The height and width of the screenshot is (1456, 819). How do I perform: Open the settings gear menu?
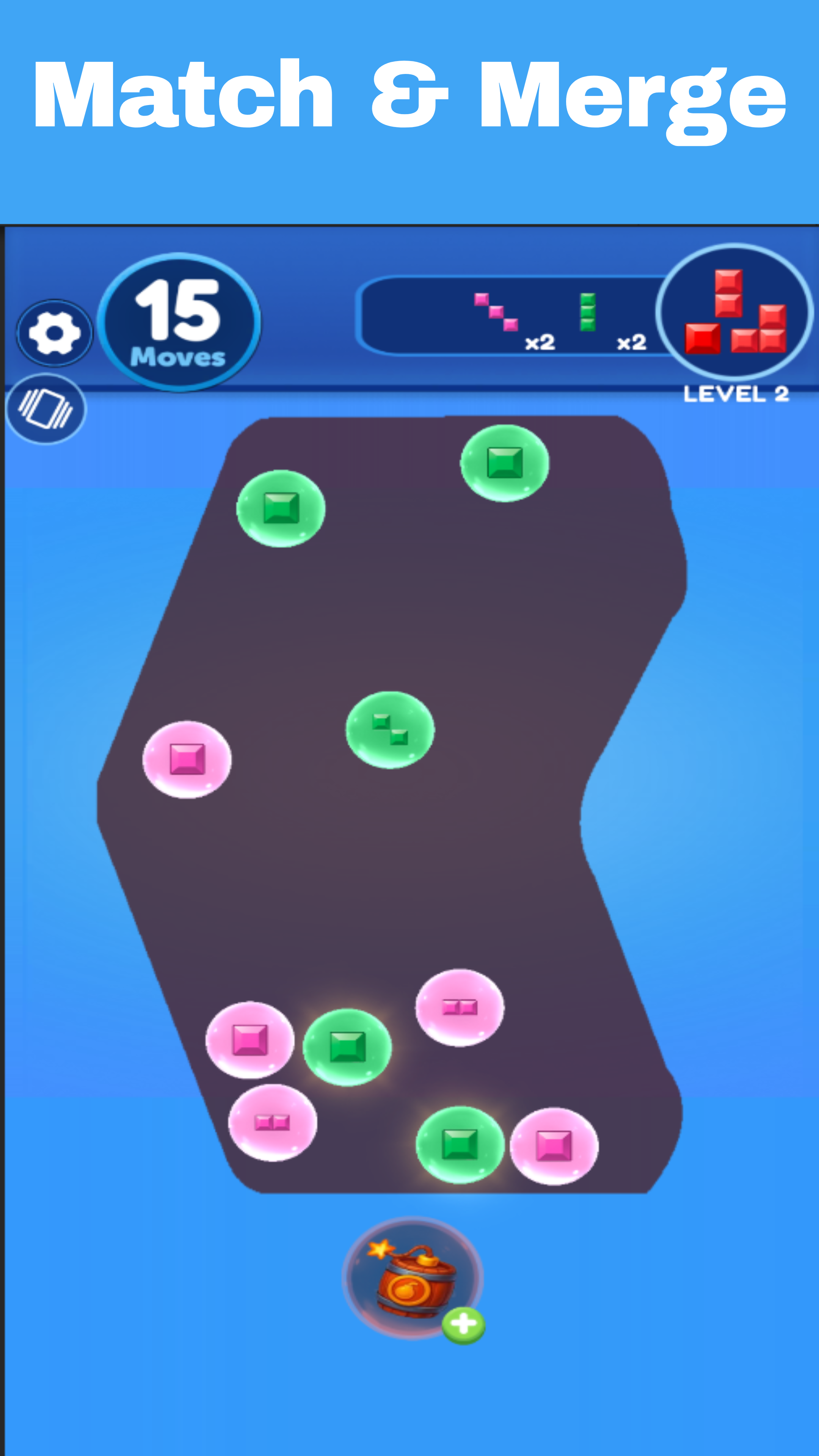[54, 334]
